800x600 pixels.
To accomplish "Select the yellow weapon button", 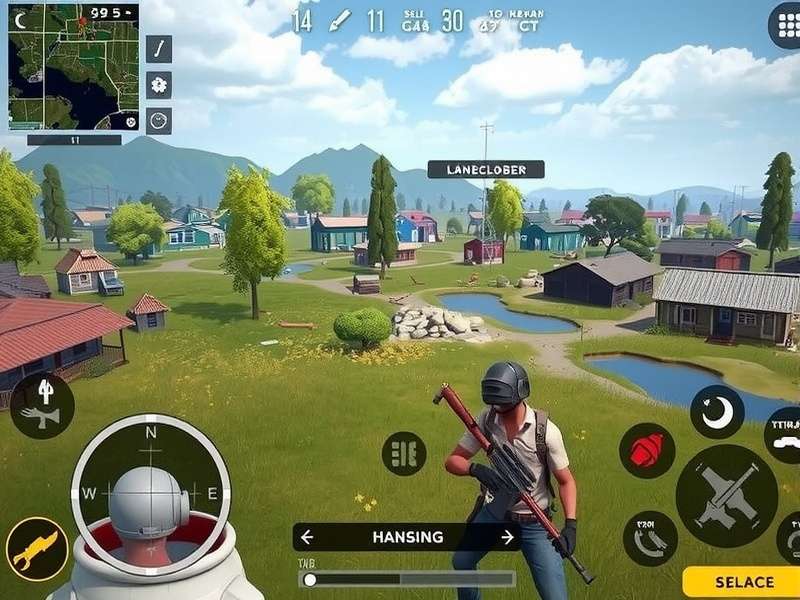I will (37, 549).
